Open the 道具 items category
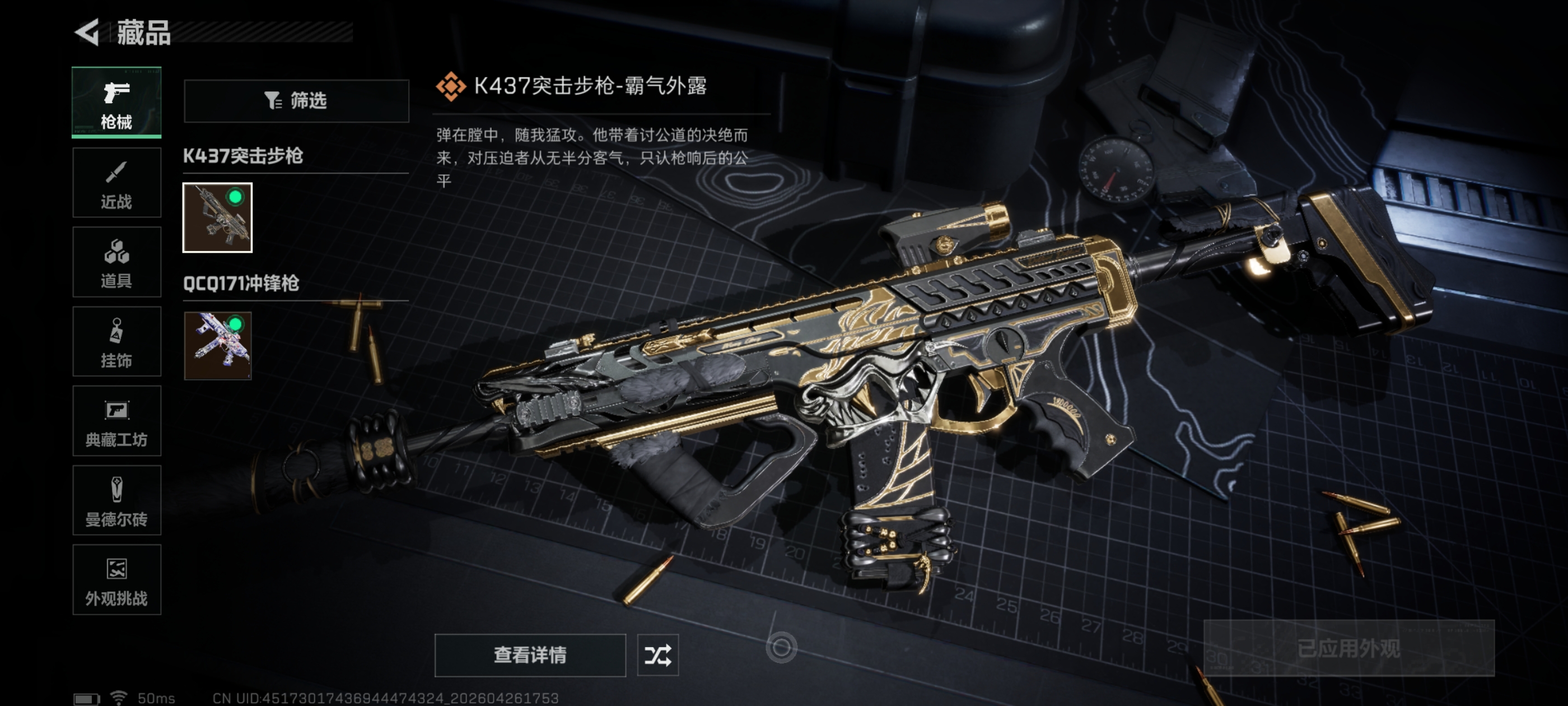Screen dimensions: 1568x706 click(116, 262)
